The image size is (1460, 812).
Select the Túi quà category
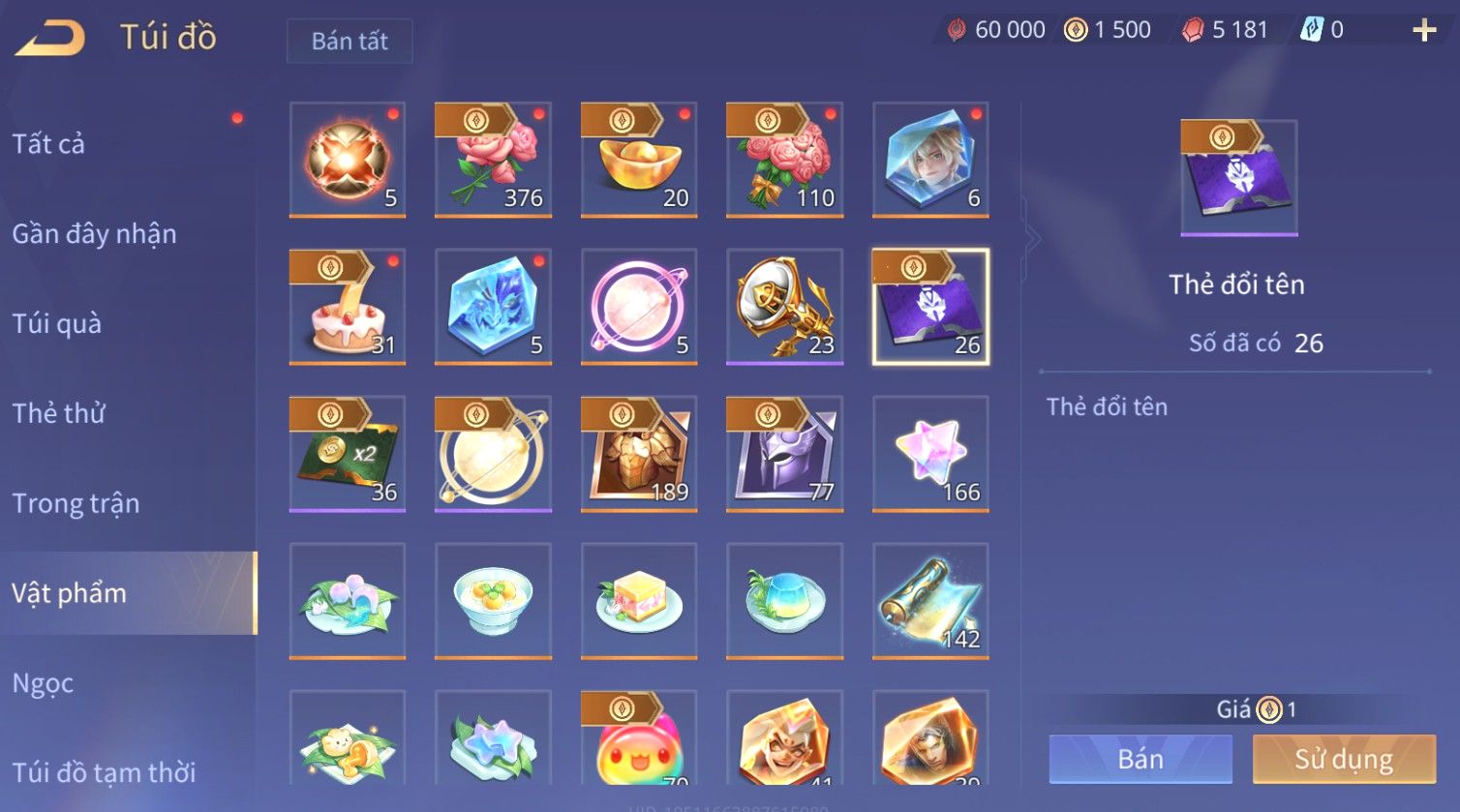[x=56, y=323]
